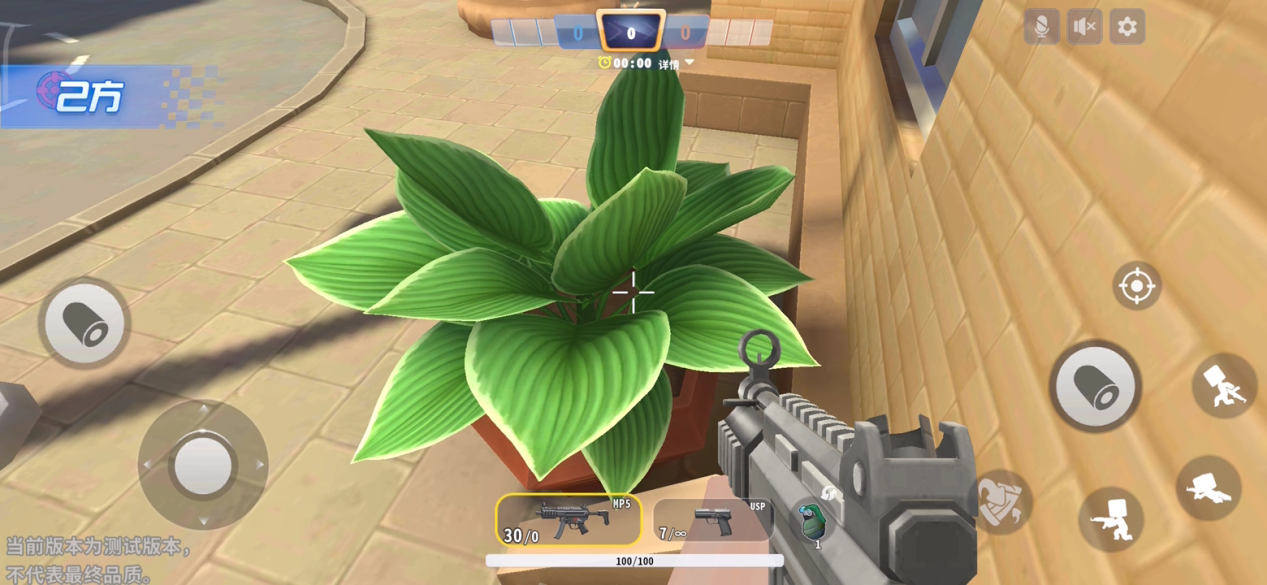Tap the fire button above the movement joystick
The image size is (1267, 585).
pos(84,323)
